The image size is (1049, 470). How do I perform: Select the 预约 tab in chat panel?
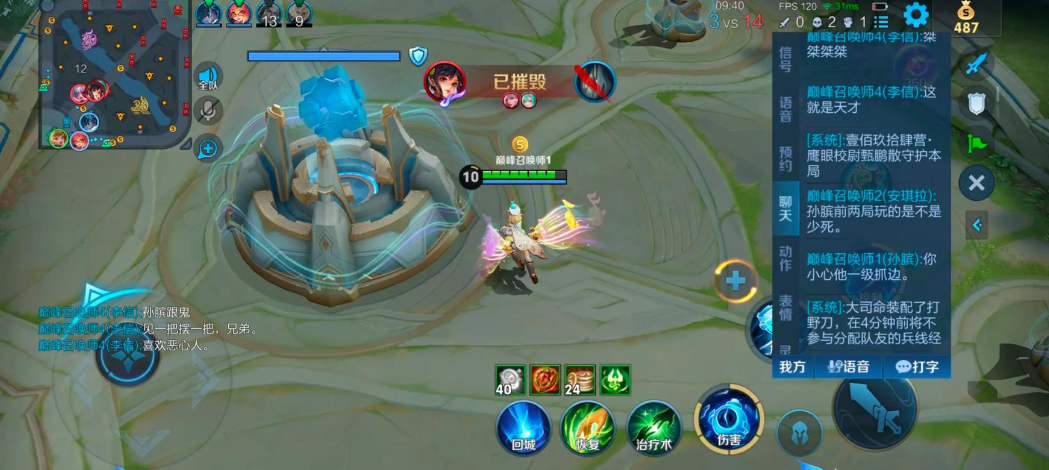(x=786, y=158)
